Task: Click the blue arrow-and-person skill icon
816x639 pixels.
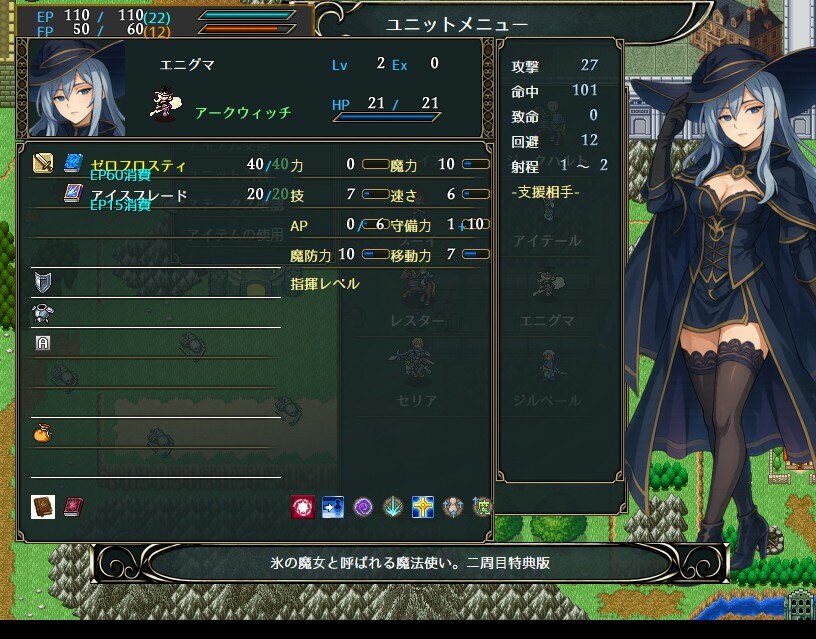Action: click(x=332, y=506)
